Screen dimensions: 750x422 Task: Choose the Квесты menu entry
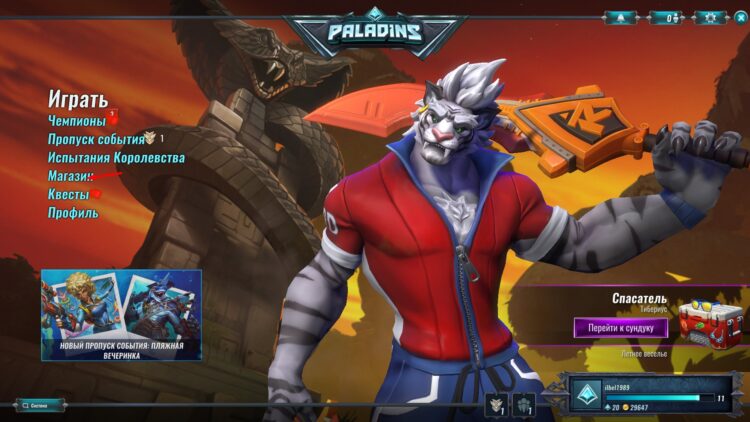(x=68, y=194)
